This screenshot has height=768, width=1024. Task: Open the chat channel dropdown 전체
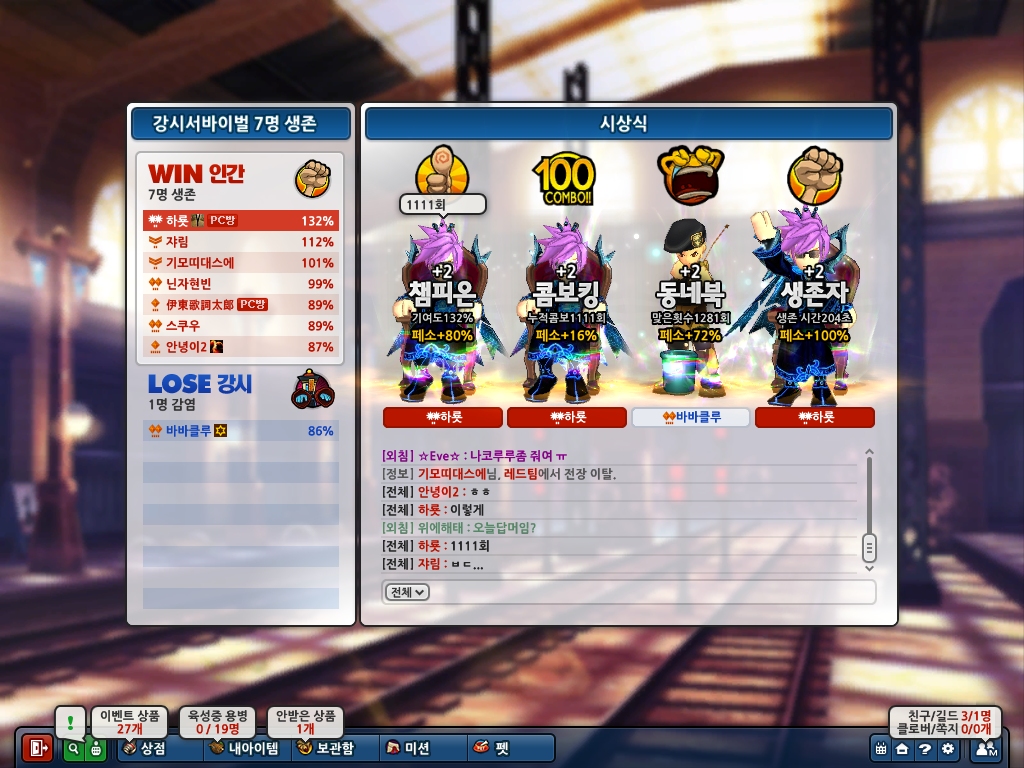pyautogui.click(x=406, y=592)
